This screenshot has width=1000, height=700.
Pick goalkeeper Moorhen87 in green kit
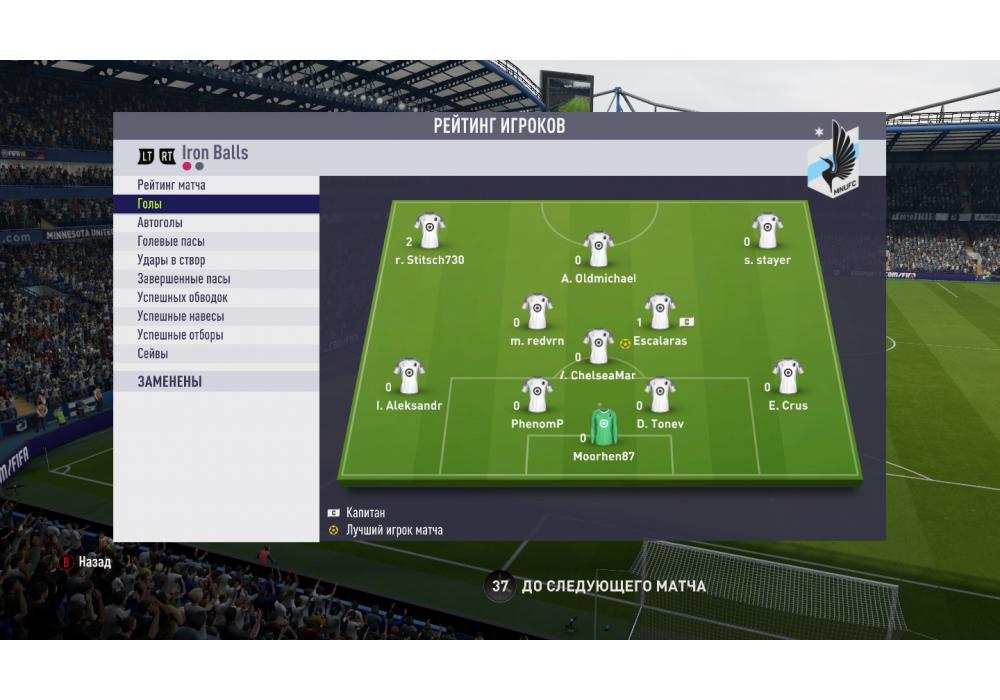(602, 427)
